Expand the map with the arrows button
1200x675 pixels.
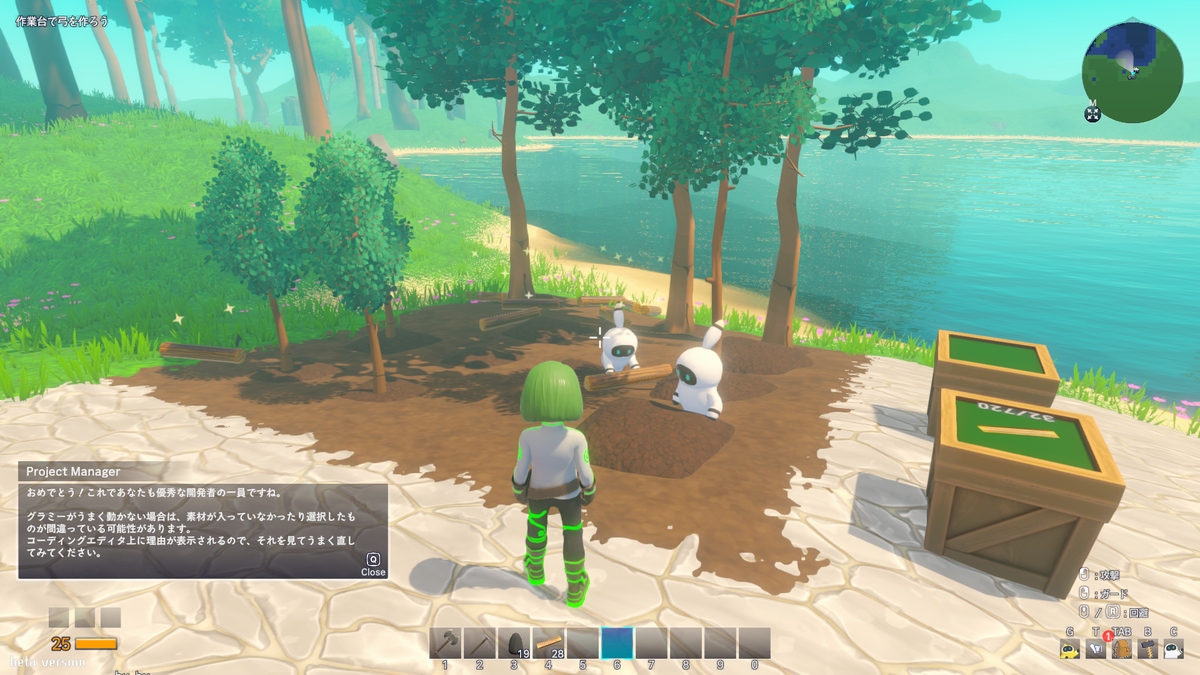click(1092, 114)
